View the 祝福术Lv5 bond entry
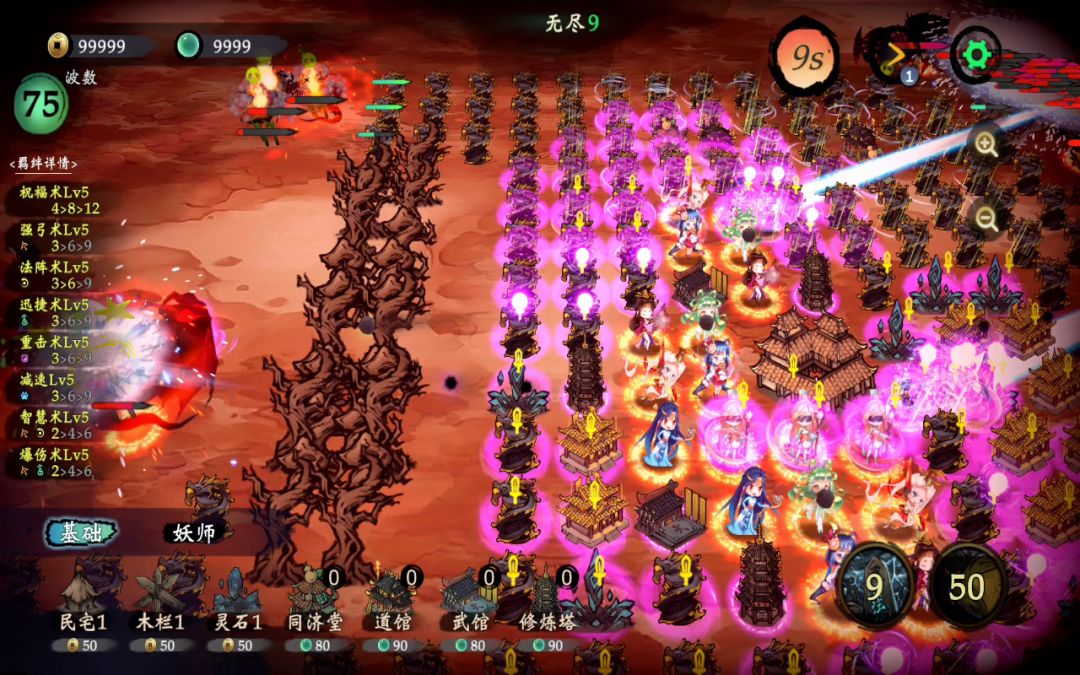Viewport: 1080px width, 675px height. [55, 199]
